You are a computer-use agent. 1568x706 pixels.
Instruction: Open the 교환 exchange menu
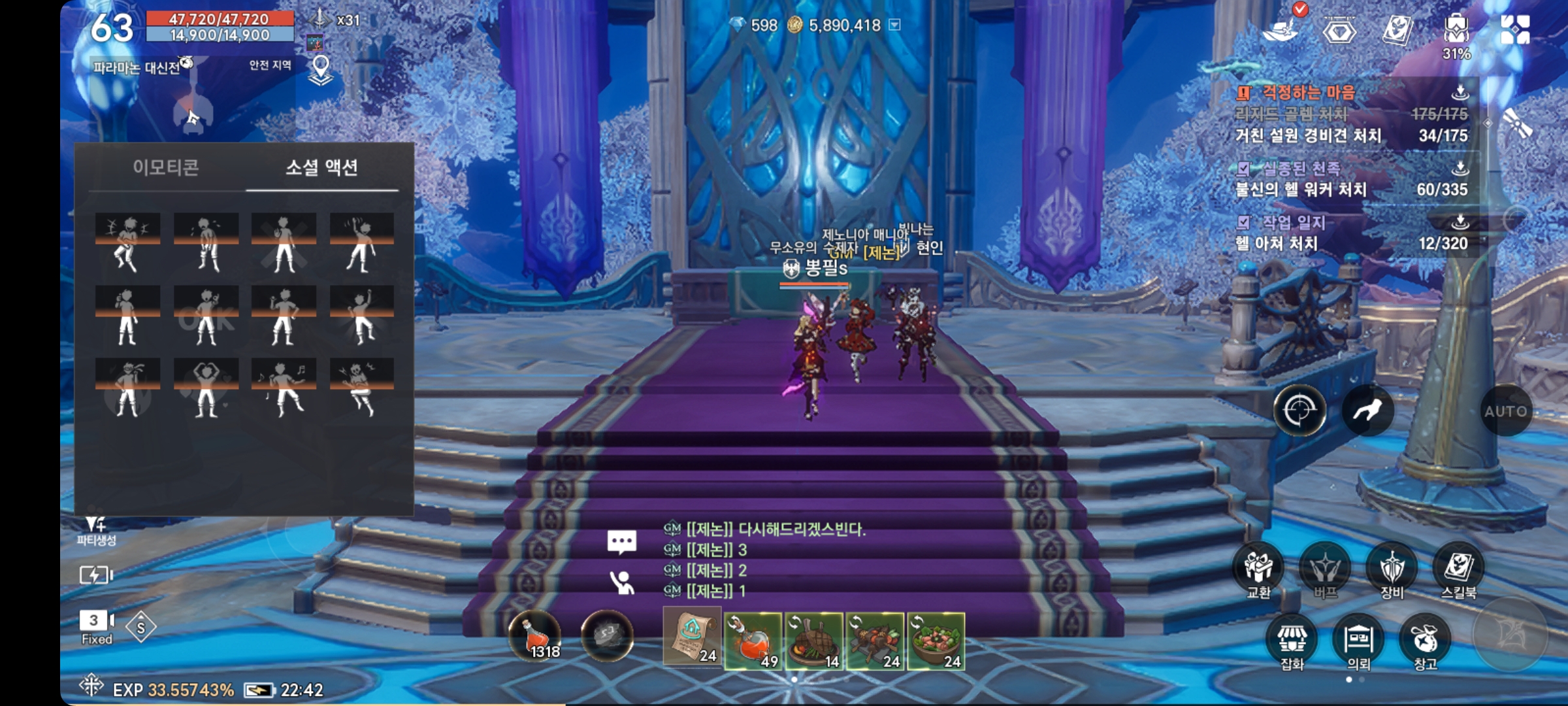click(x=1258, y=569)
